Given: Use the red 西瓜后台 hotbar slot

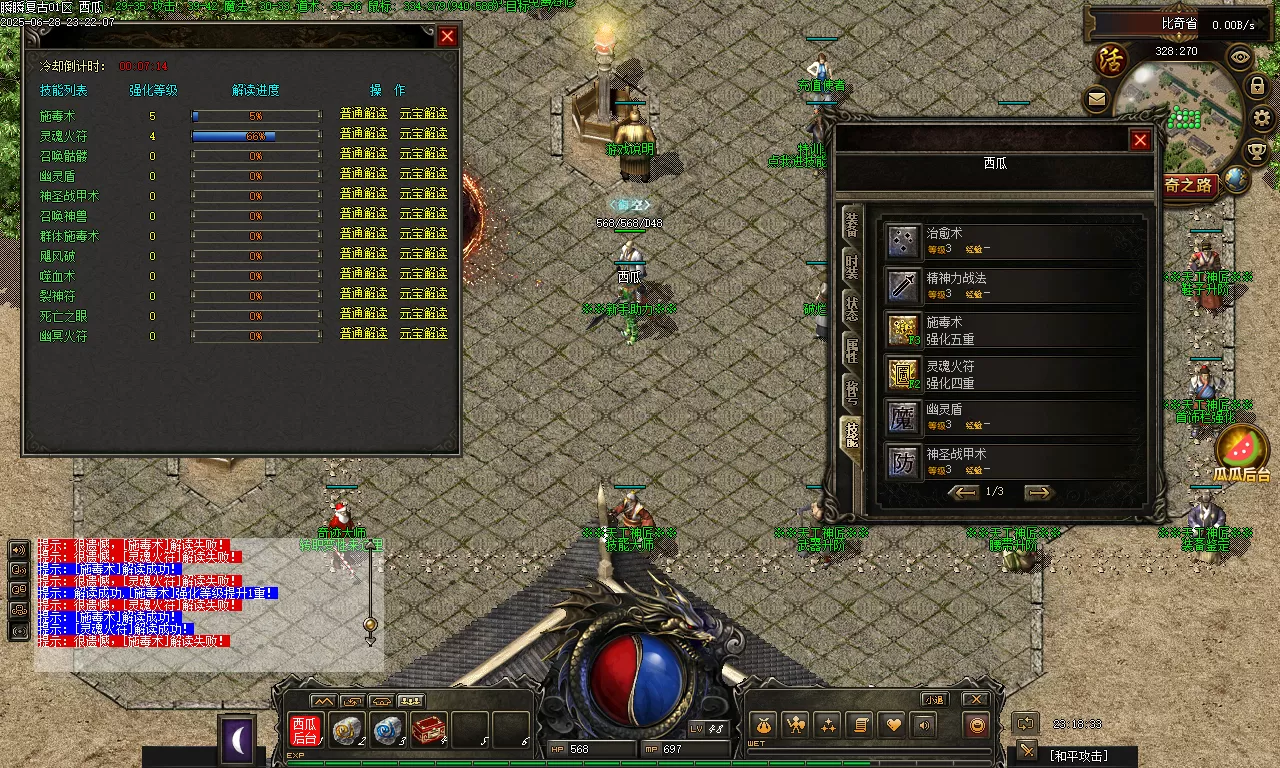Looking at the screenshot, I should [x=304, y=730].
